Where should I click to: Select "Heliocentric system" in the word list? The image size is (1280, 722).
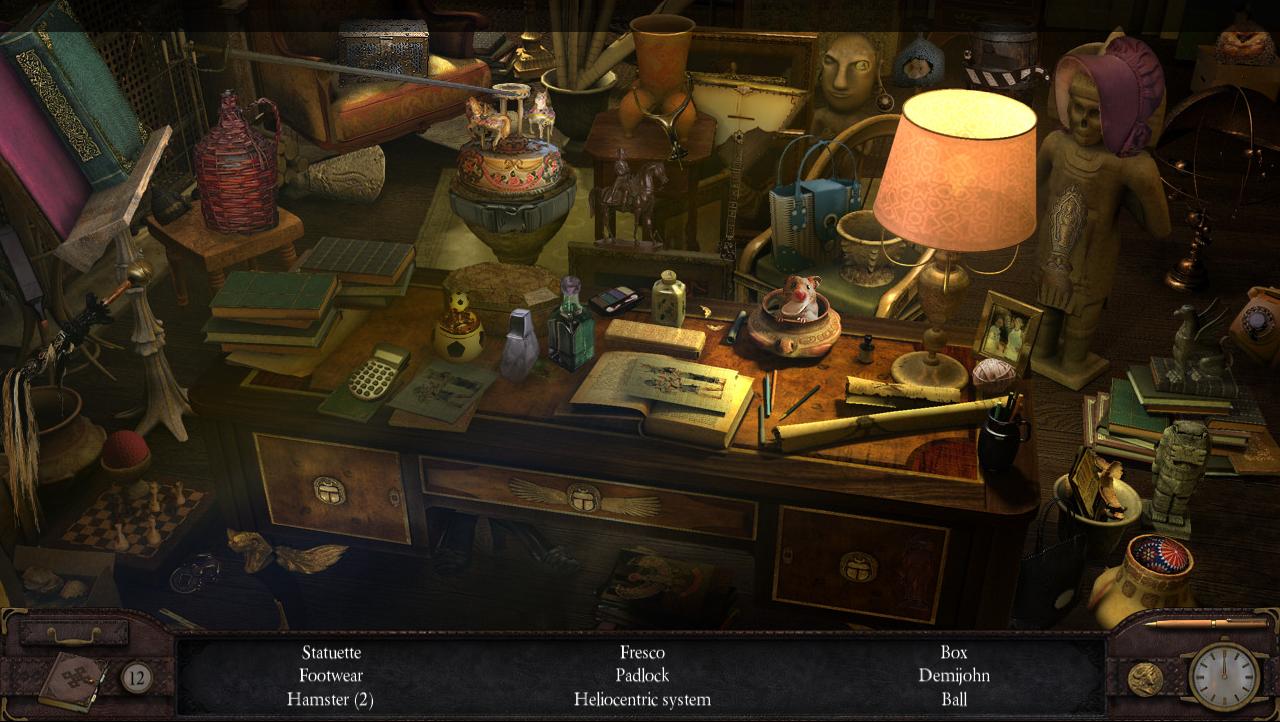(643, 700)
